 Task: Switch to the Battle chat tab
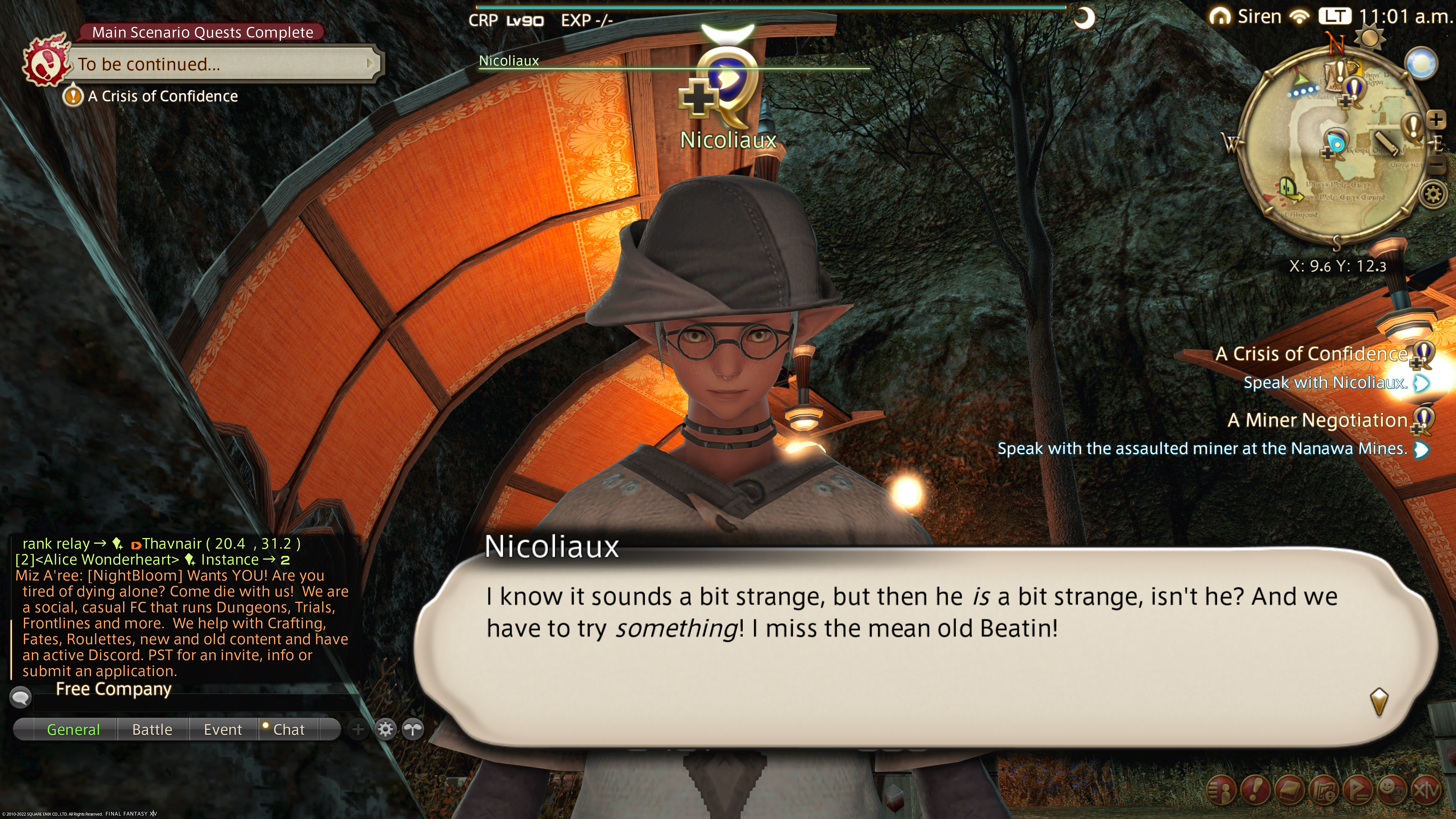click(x=152, y=729)
